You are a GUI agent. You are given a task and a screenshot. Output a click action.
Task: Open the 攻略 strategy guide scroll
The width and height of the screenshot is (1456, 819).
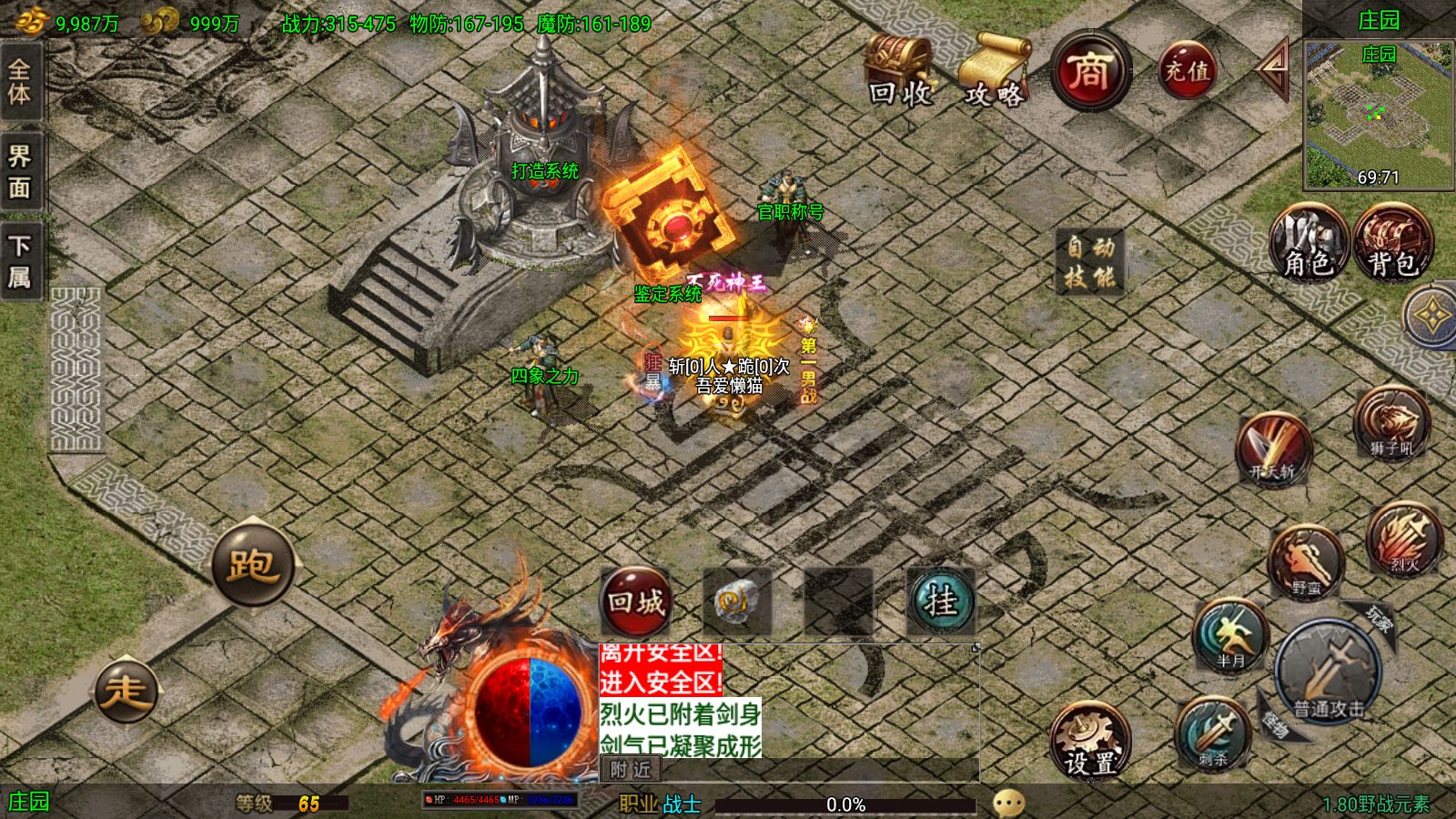995,71
